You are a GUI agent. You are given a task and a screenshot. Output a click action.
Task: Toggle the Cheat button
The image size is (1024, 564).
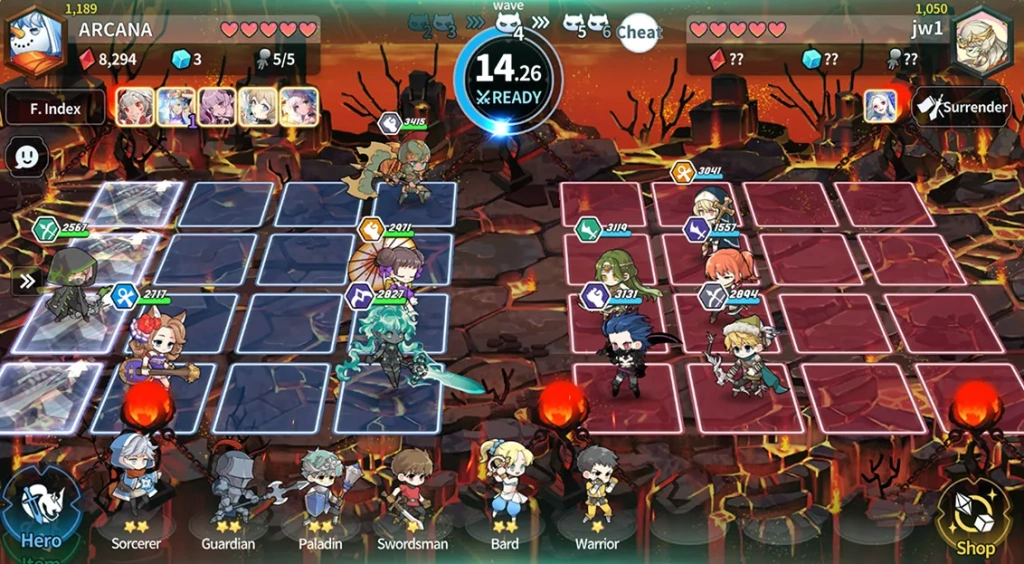point(638,33)
